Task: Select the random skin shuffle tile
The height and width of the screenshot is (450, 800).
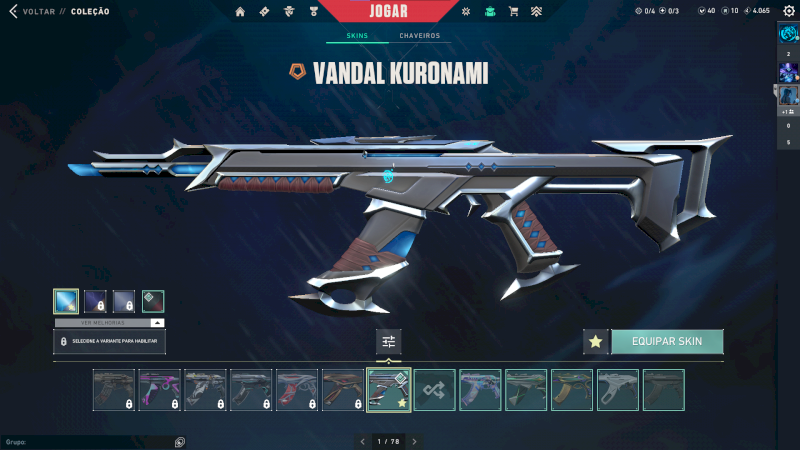Action: pos(435,390)
